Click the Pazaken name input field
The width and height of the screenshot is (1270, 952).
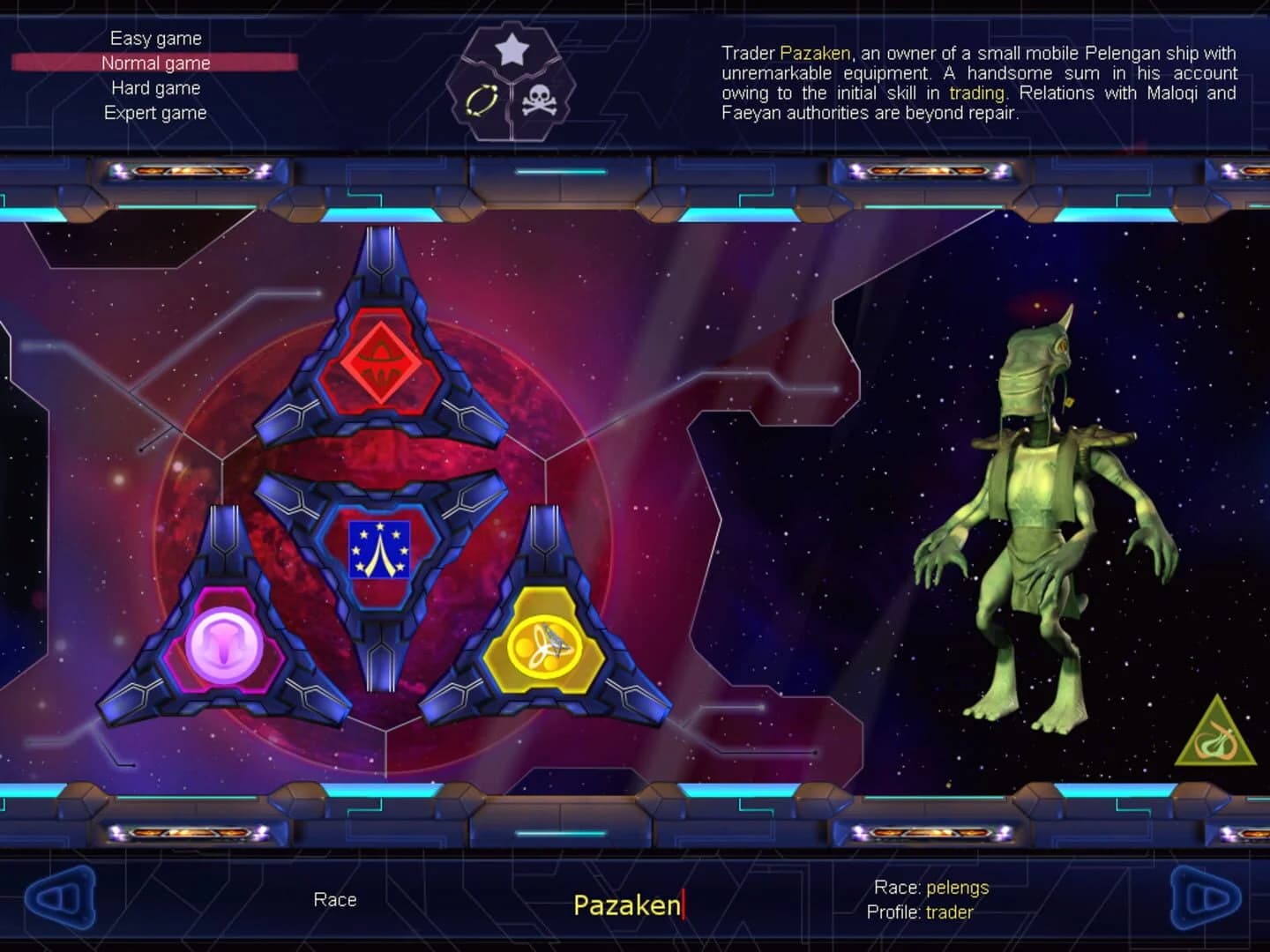[626, 903]
